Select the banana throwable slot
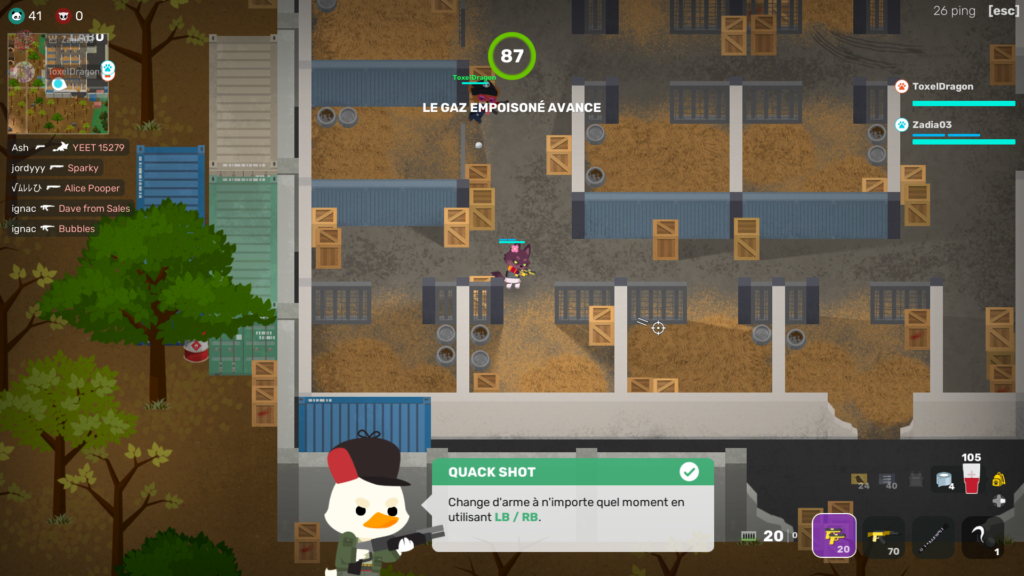The height and width of the screenshot is (576, 1024). 982,536
